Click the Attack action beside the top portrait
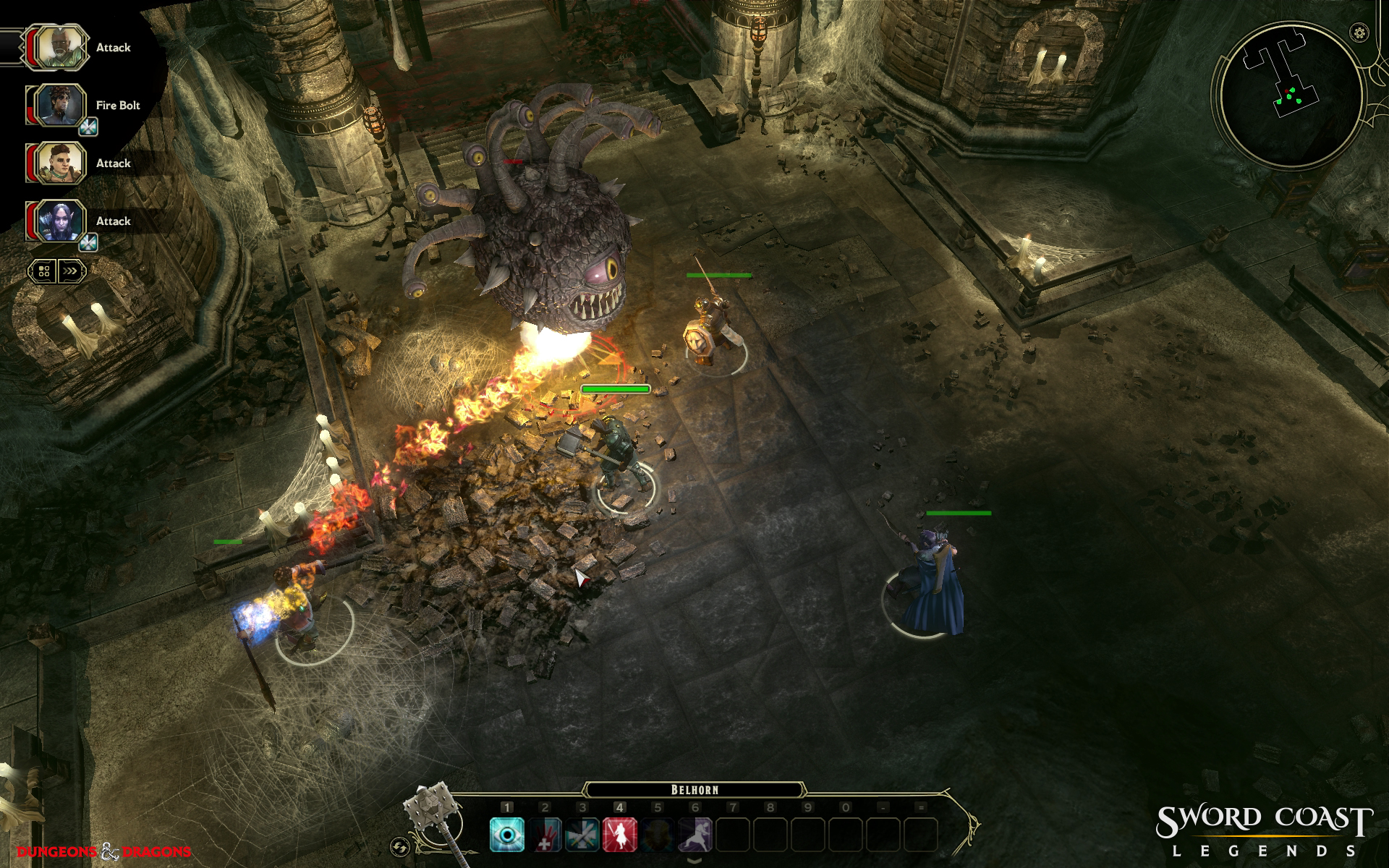 pos(114,48)
